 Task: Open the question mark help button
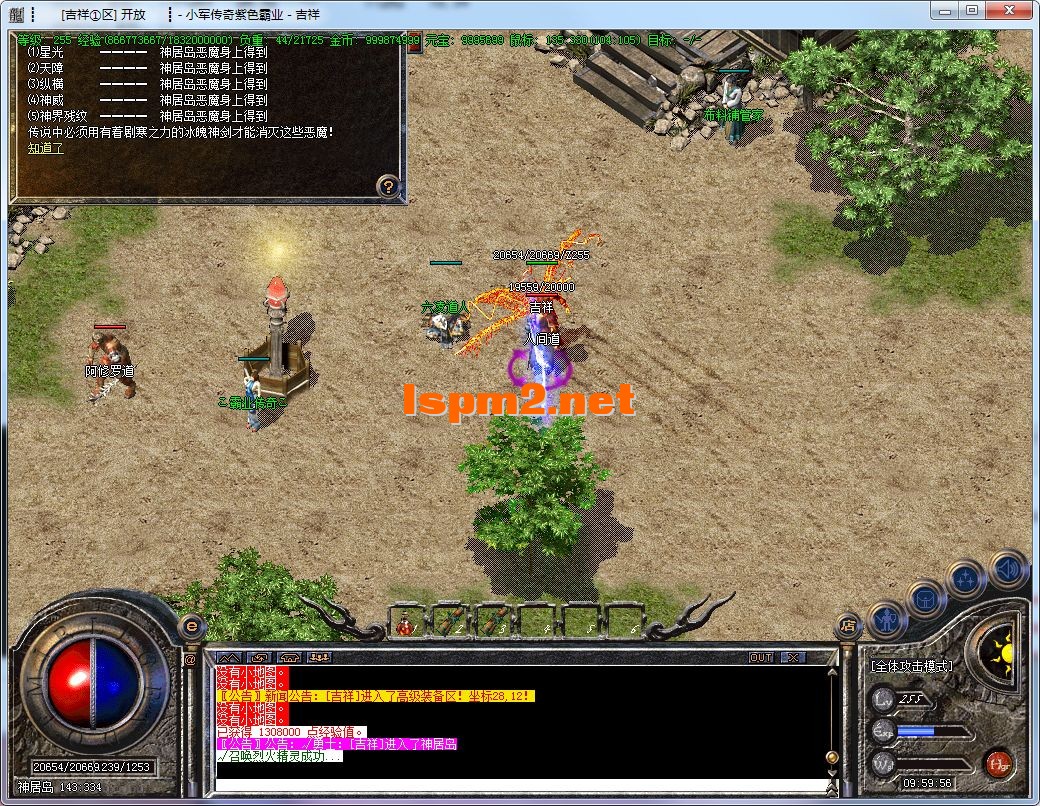click(x=388, y=186)
